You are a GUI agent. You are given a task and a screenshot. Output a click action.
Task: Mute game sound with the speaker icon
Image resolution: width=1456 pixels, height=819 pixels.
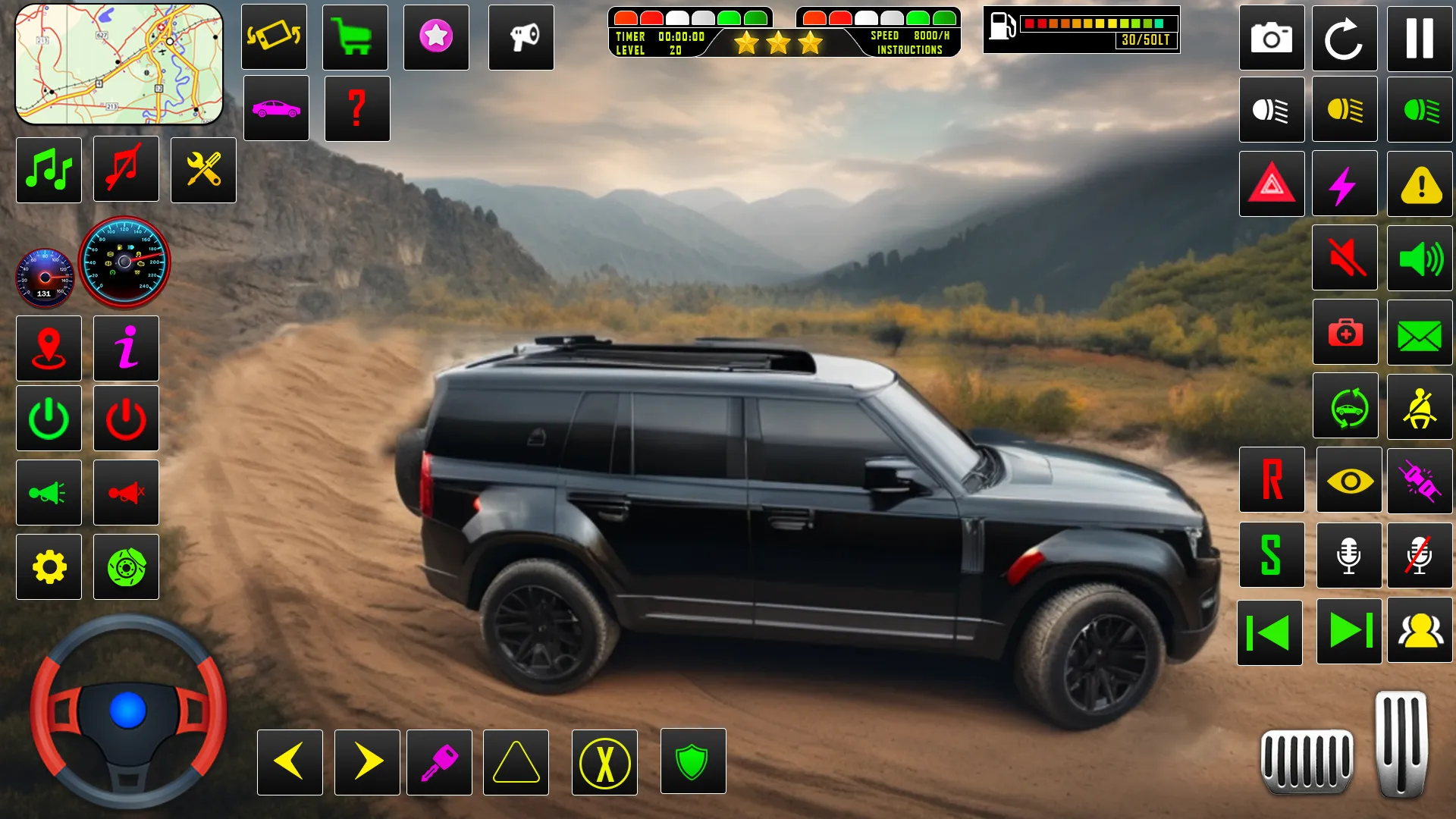pyautogui.click(x=1345, y=258)
